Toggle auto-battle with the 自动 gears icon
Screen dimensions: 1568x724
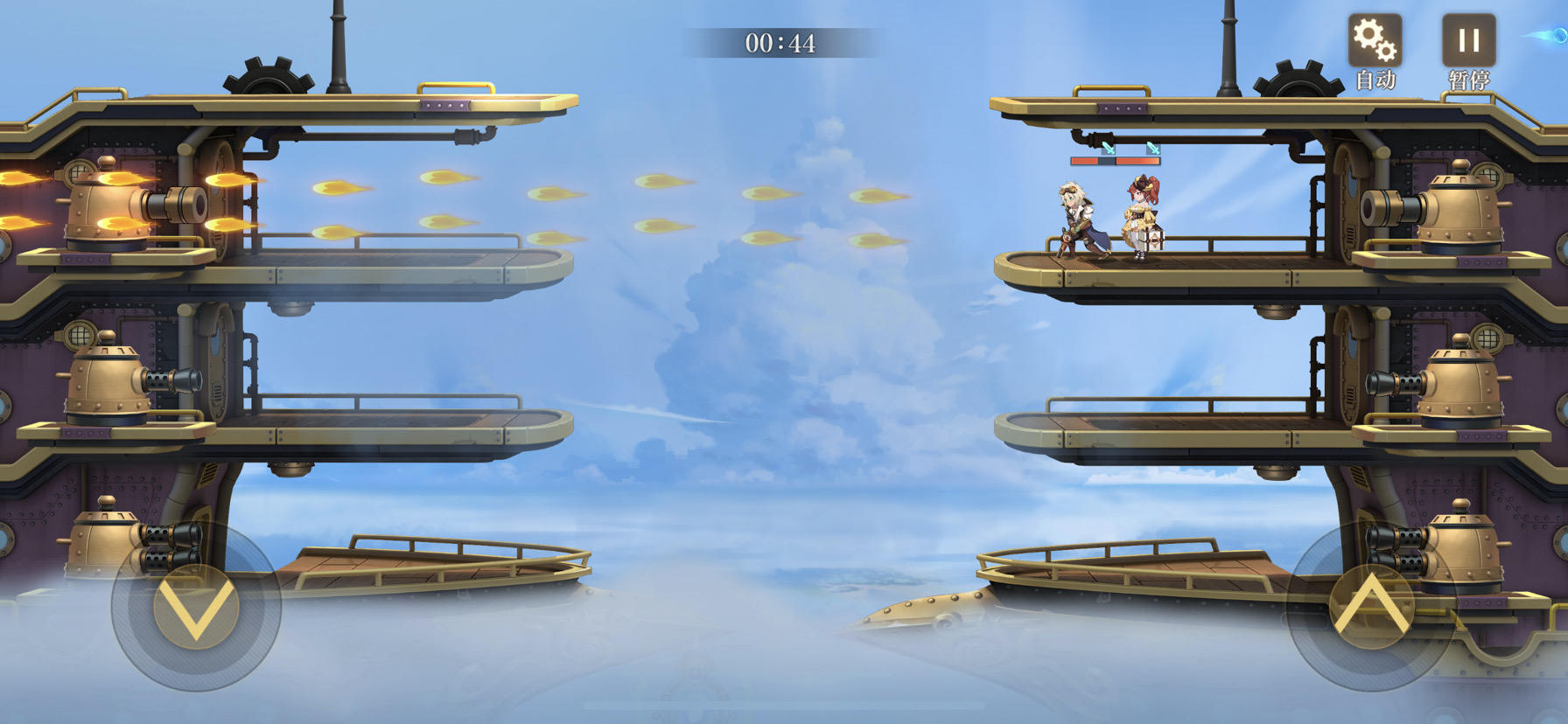click(x=1375, y=42)
